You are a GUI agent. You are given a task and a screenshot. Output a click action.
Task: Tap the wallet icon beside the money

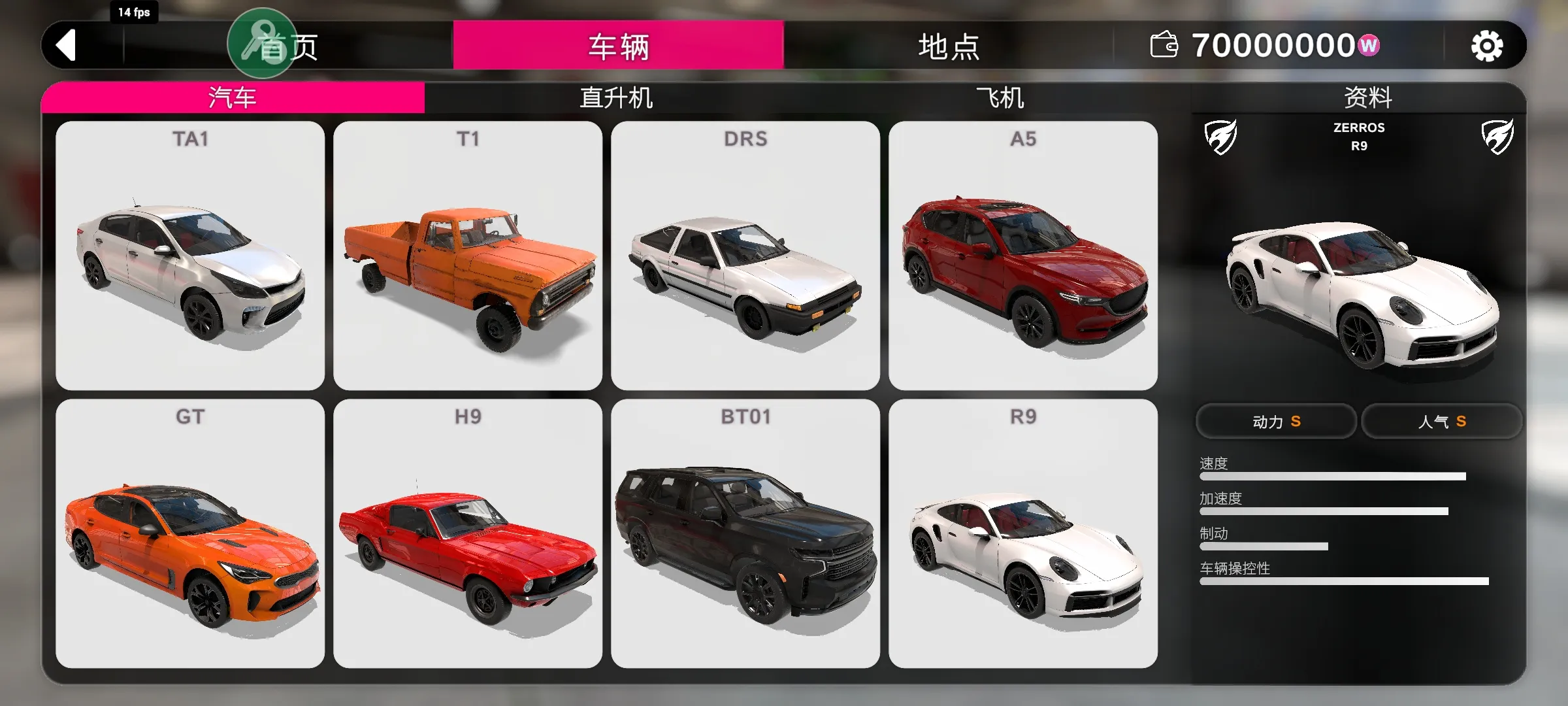[x=1164, y=46]
